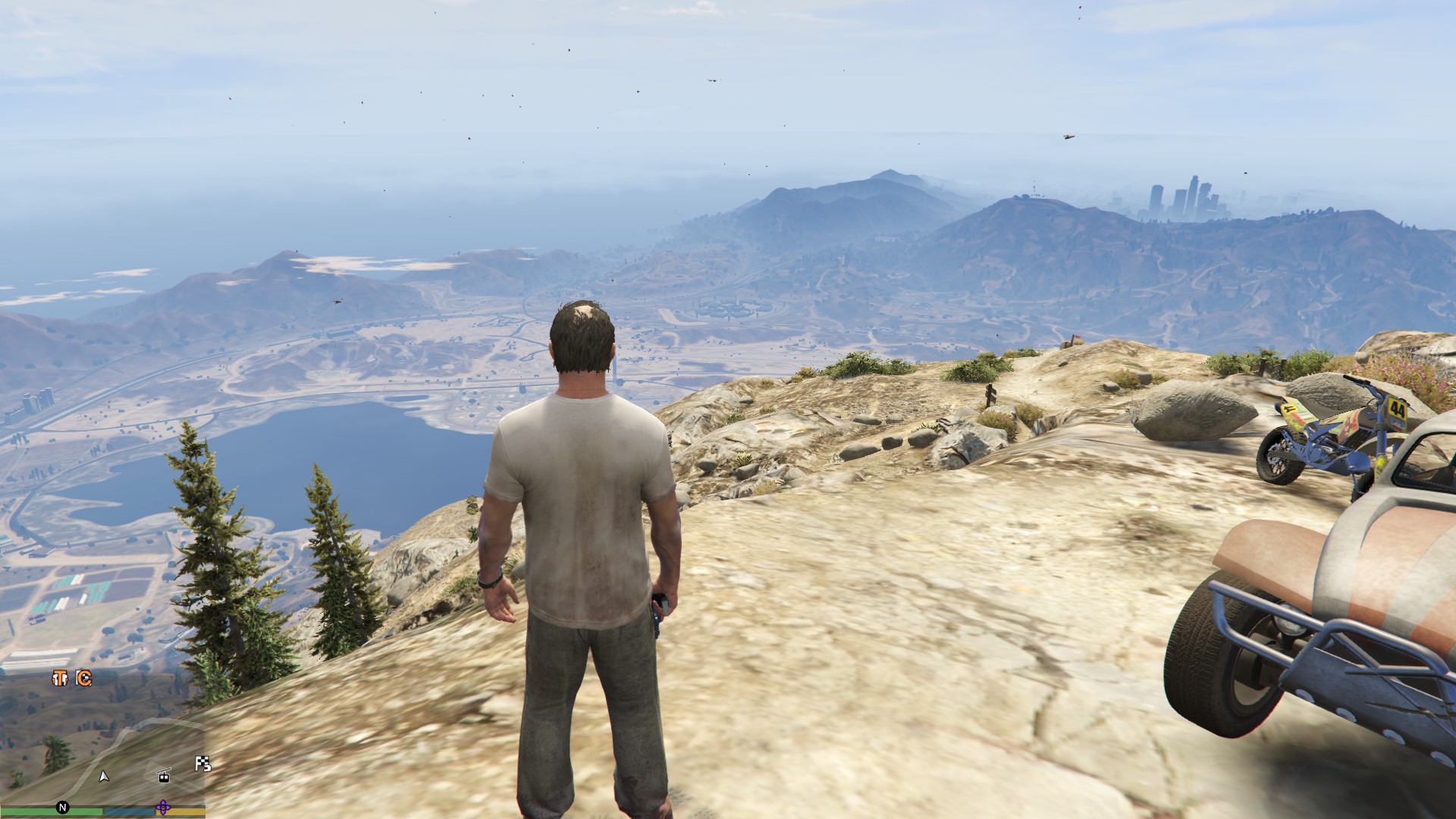Select the checkered race flag blip
1456x819 pixels.
202,764
